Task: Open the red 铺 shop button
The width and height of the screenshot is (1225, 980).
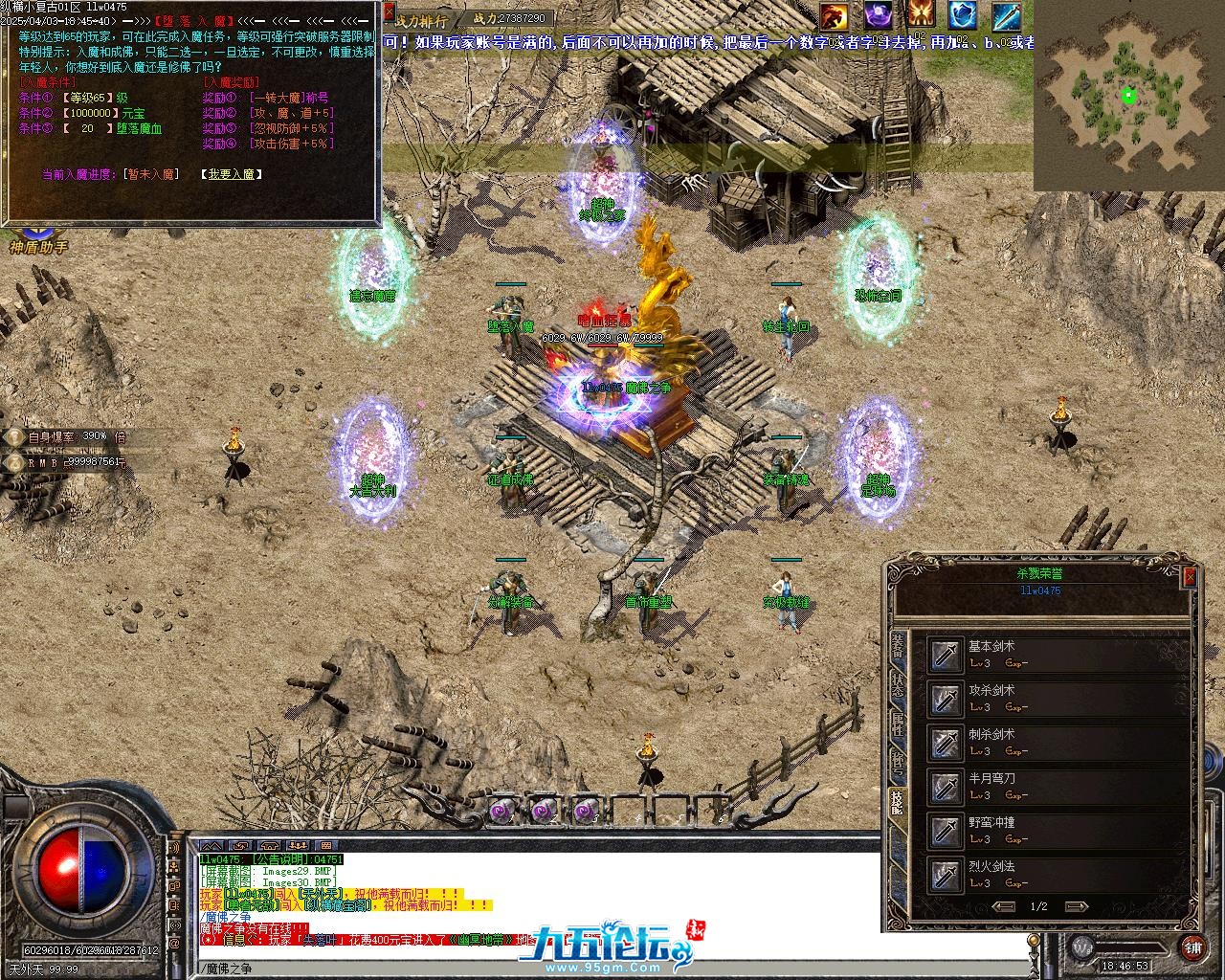Action: [x=1192, y=947]
